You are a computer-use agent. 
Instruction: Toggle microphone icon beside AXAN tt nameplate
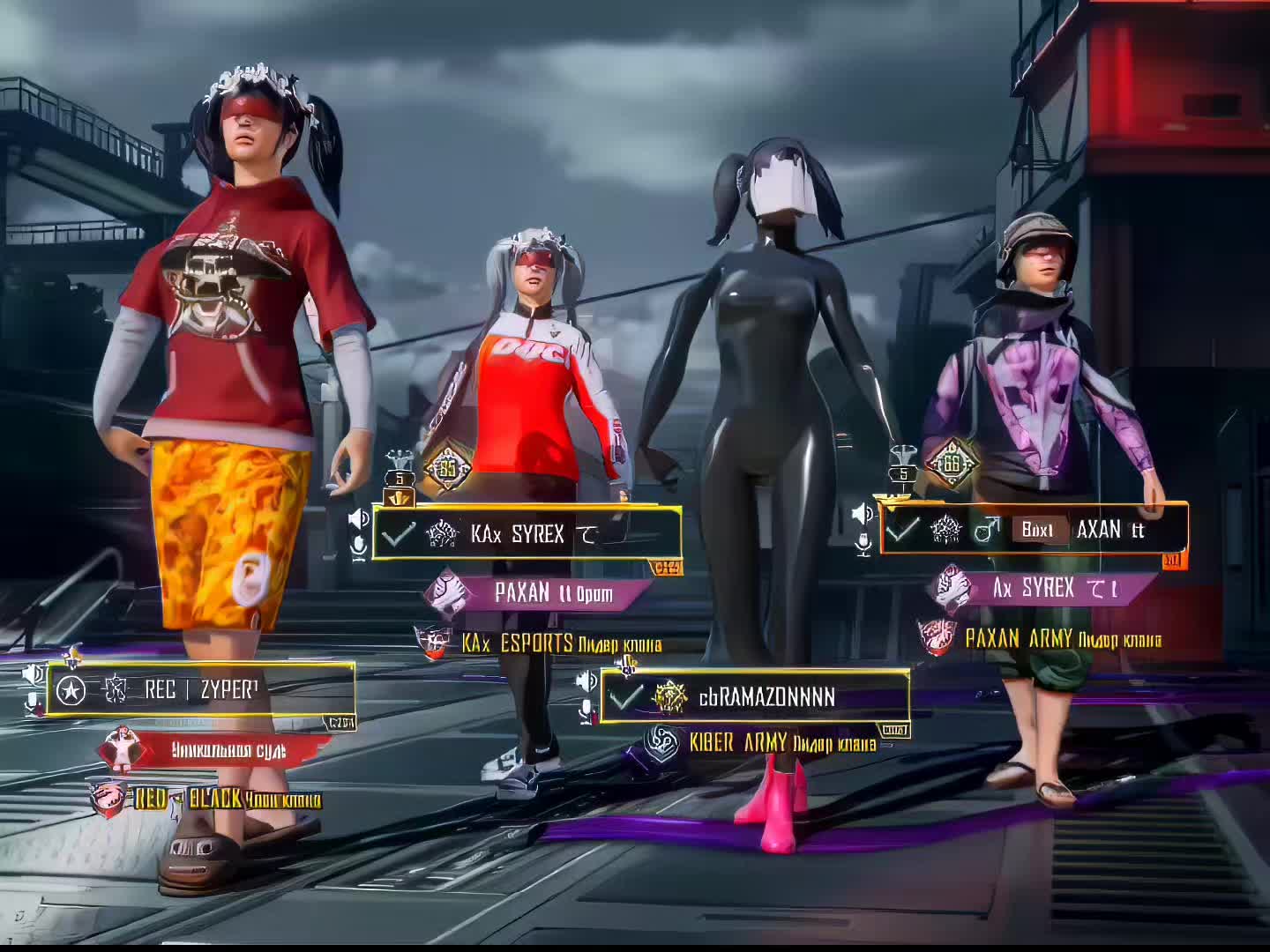tap(863, 545)
